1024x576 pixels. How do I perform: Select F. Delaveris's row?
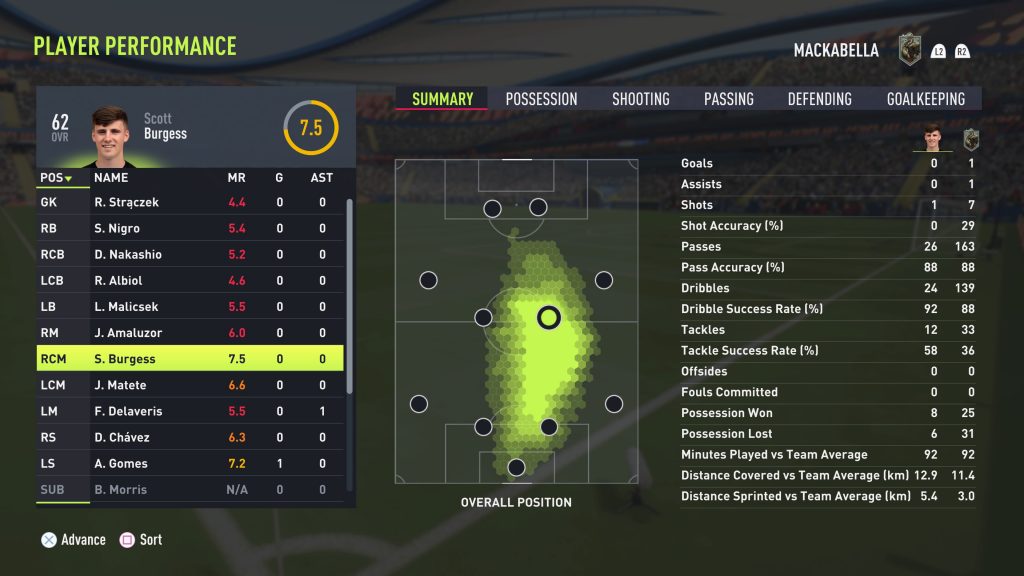190,411
